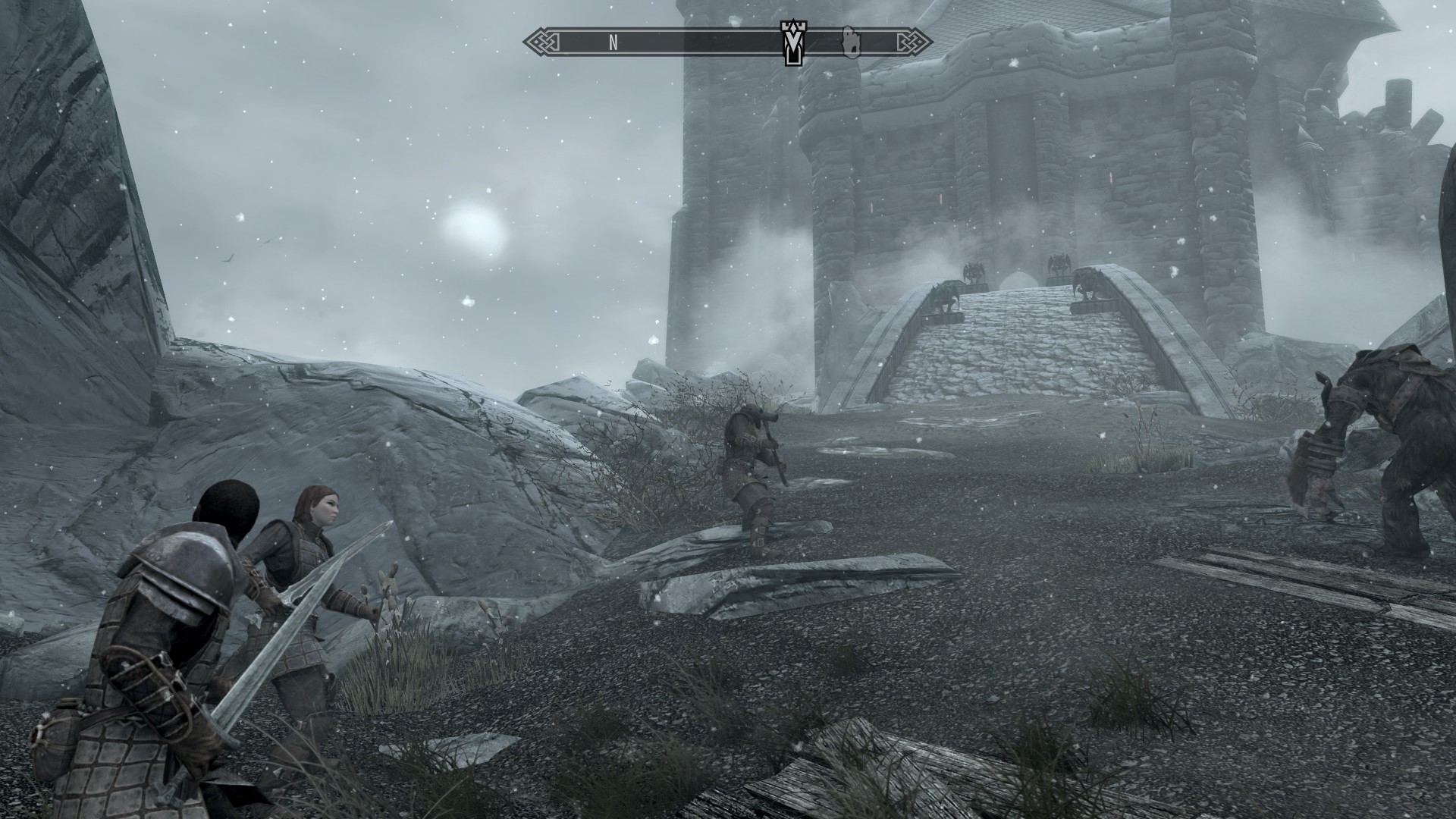Select the faded ruined tower marker on compass
Screen dimensions: 1456x819
pyautogui.click(x=851, y=42)
